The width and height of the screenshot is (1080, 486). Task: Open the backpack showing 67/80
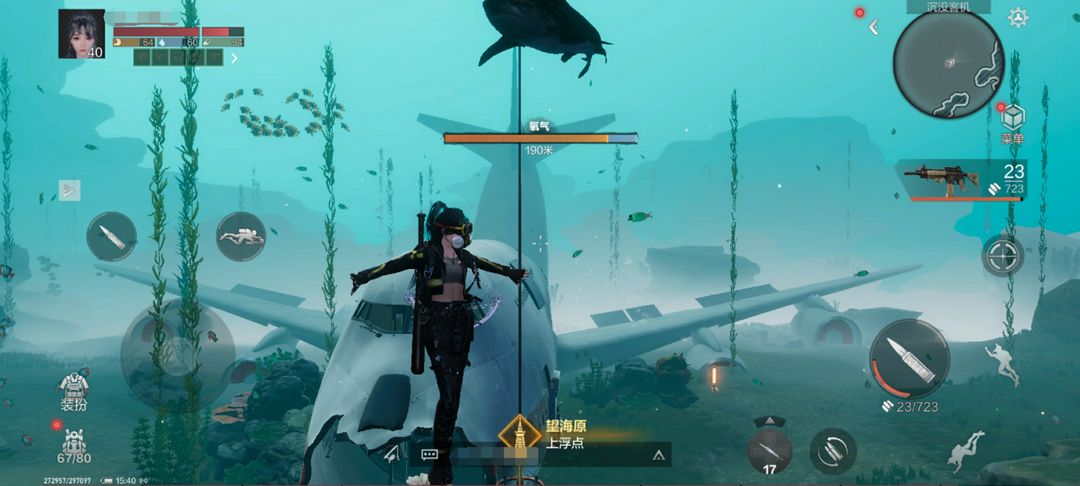74,444
